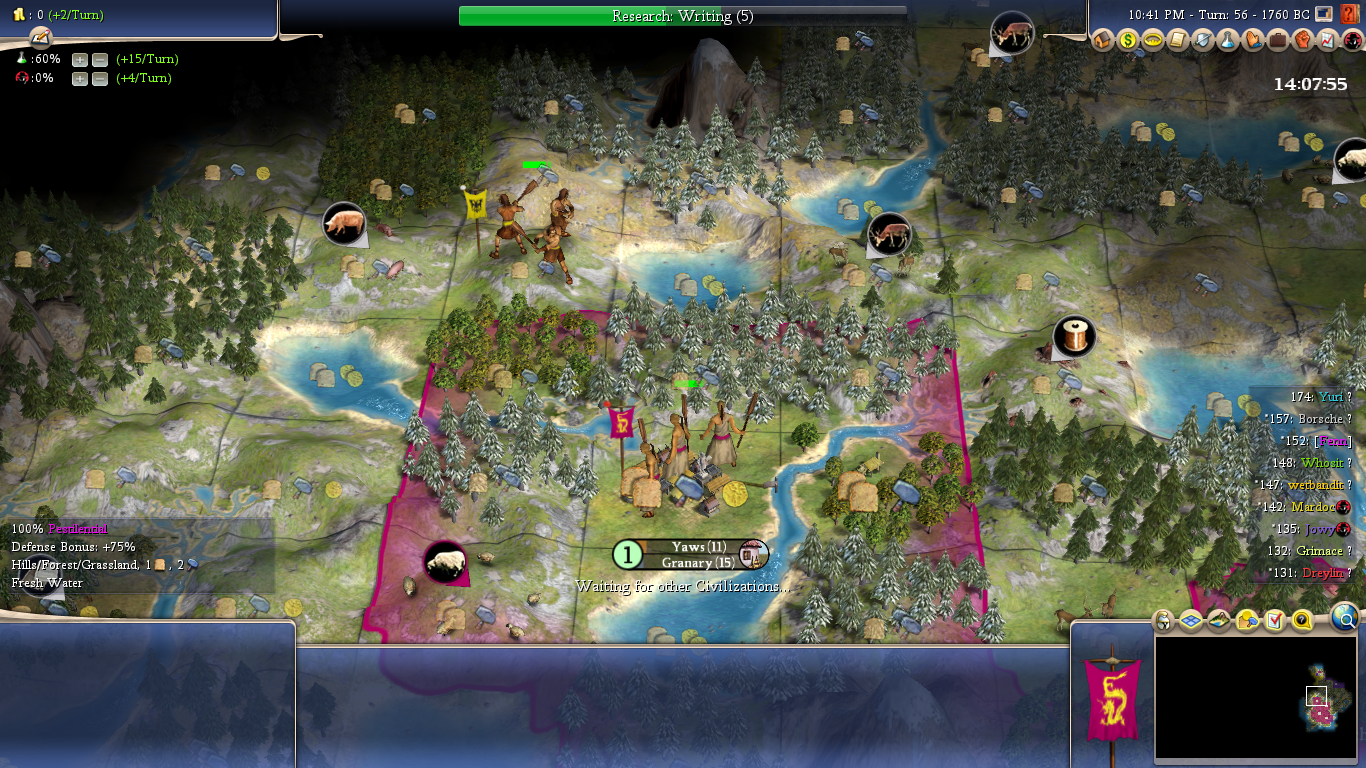The width and height of the screenshot is (1366, 768).
Task: Open the main menu monitor icon
Action: (x=1324, y=14)
